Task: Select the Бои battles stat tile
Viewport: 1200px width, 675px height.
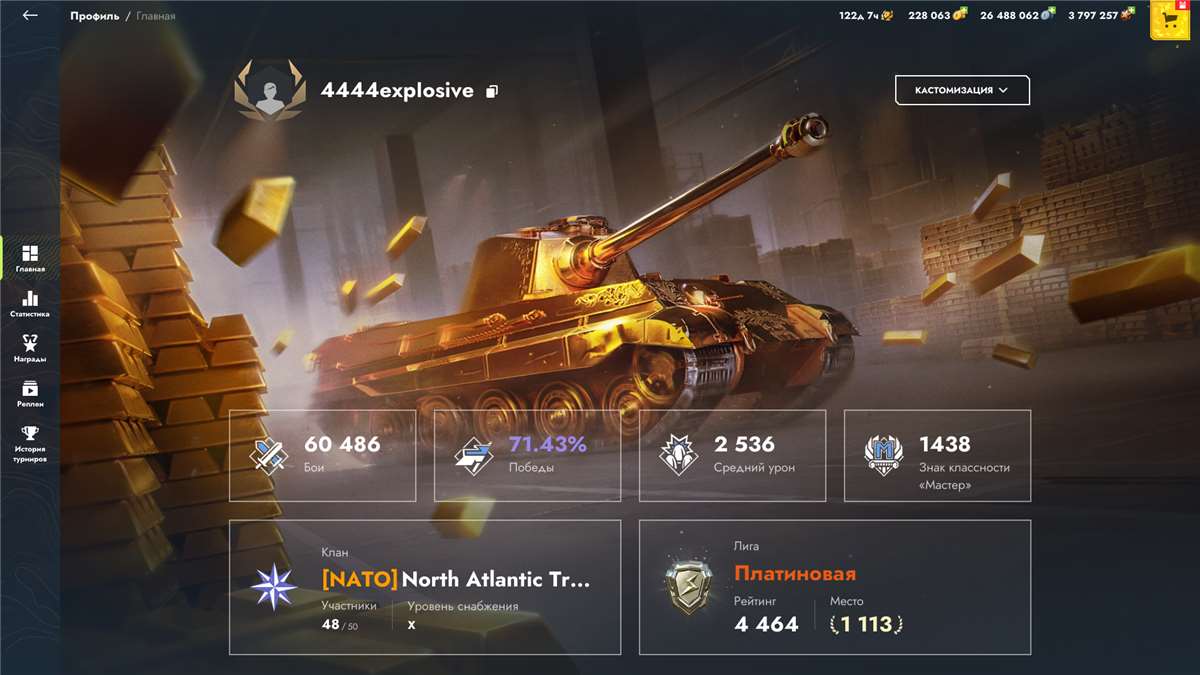Action: pos(323,455)
